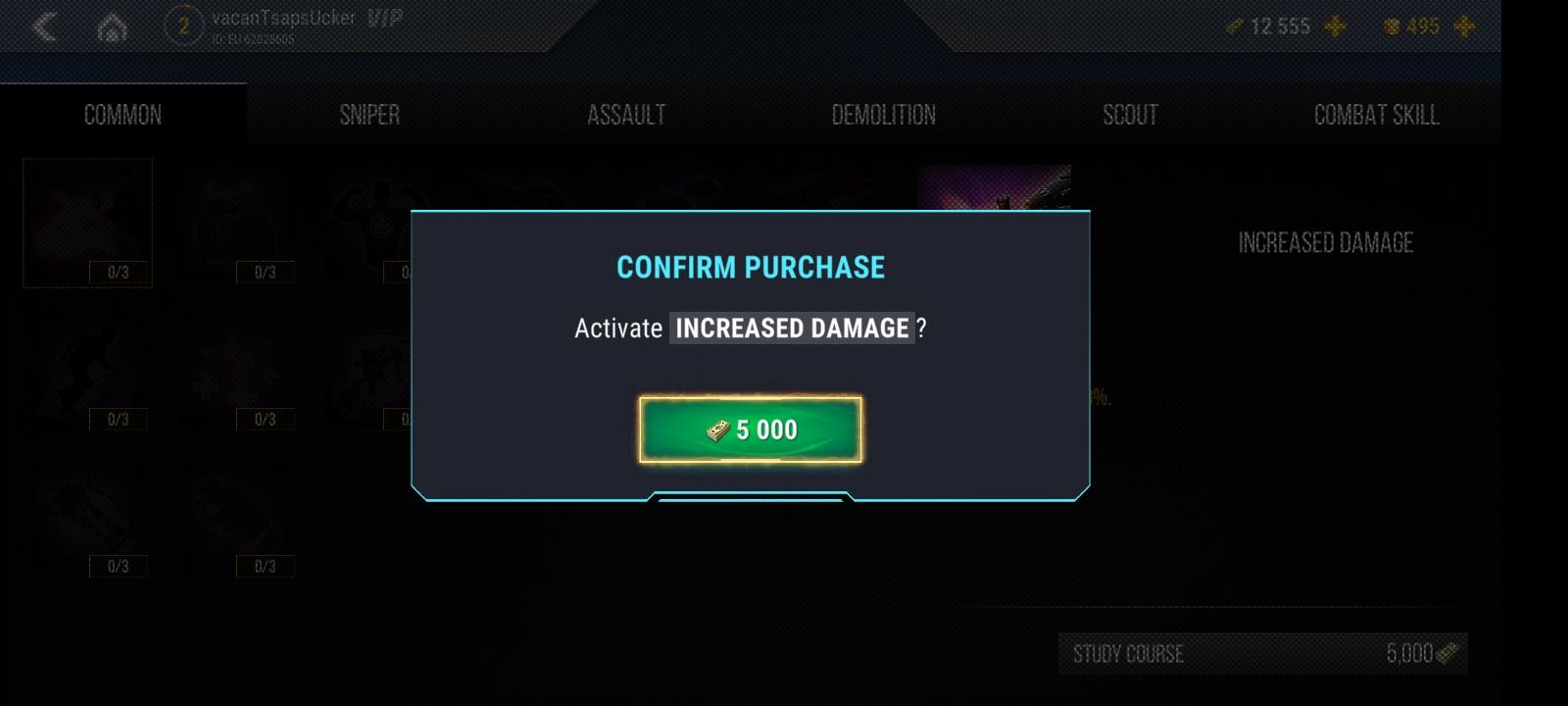Open the ASSAULT skills tab
The width and height of the screenshot is (1568, 706).
coord(626,114)
